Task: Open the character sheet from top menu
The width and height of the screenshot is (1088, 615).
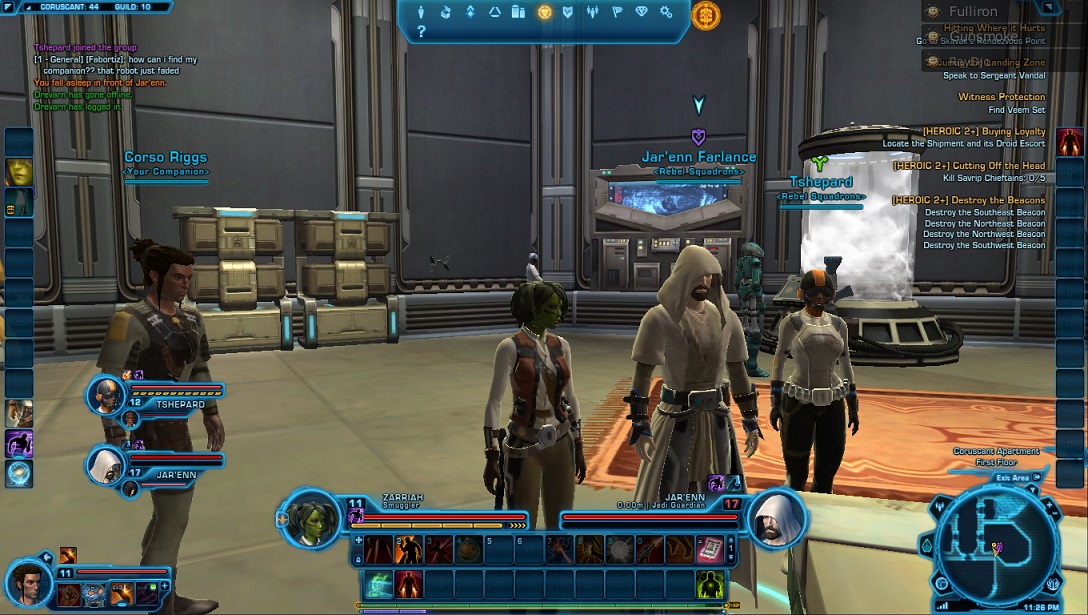Action: tap(421, 12)
